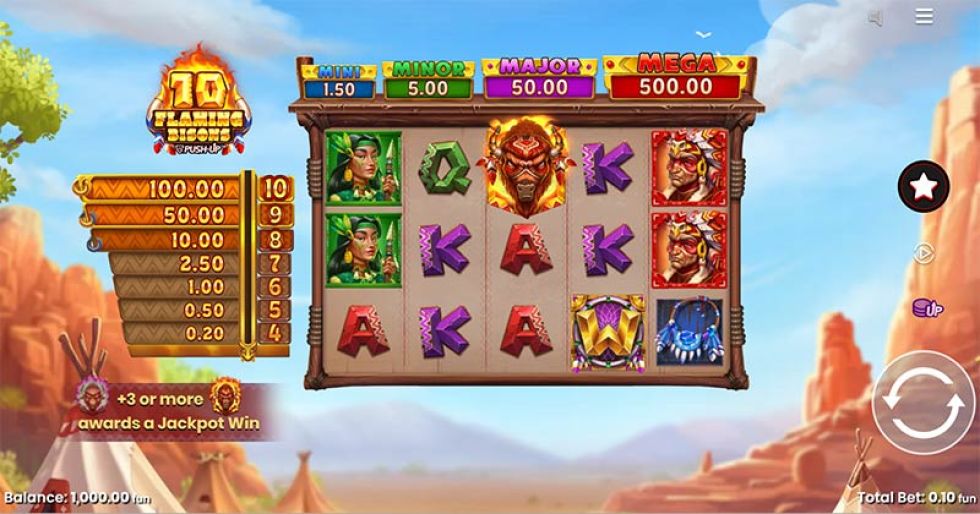Toggle the sound speaker icon
This screenshot has height=514, width=980.
(x=876, y=18)
